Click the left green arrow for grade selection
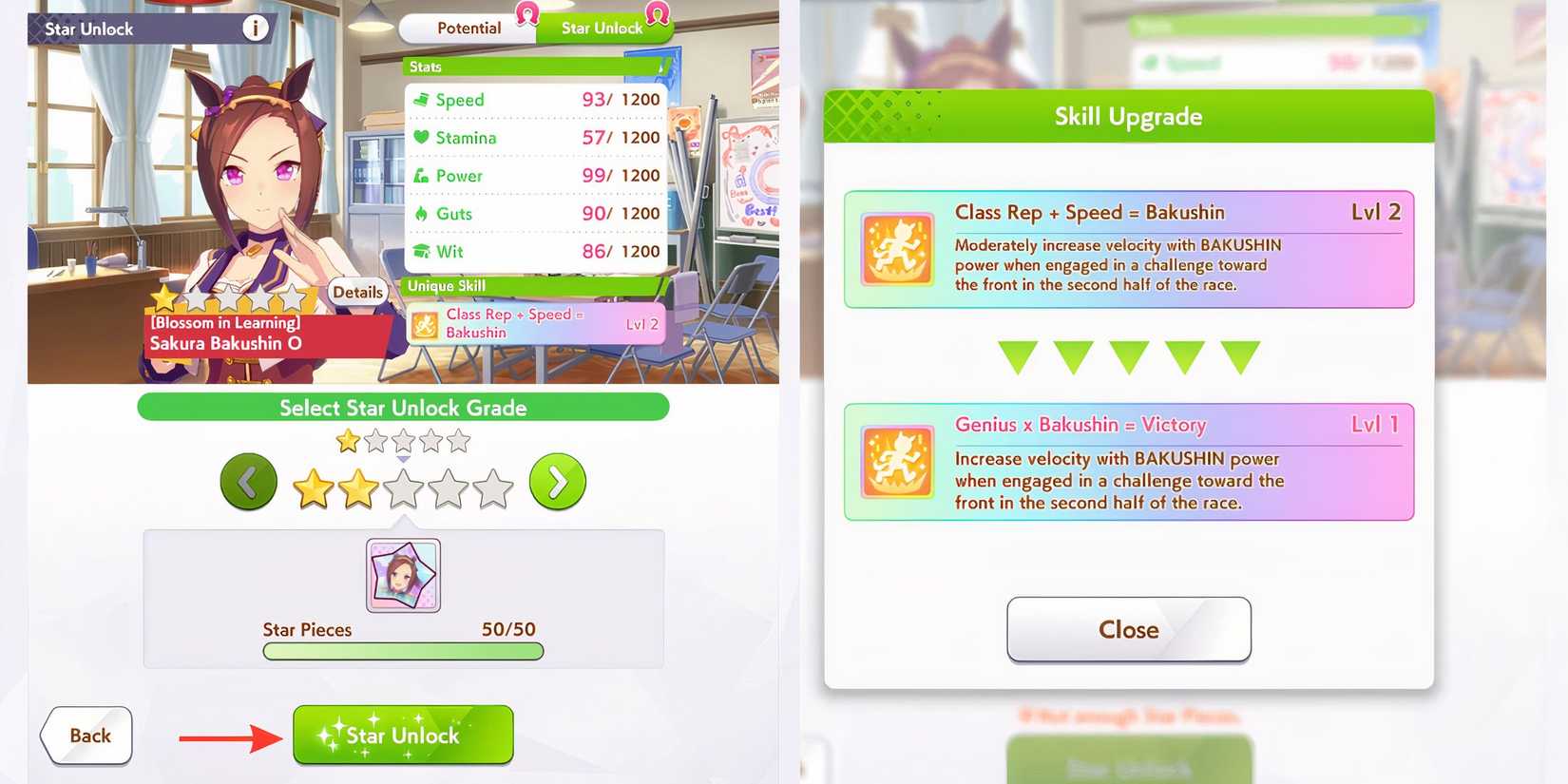The height and width of the screenshot is (784, 1568). point(249,482)
